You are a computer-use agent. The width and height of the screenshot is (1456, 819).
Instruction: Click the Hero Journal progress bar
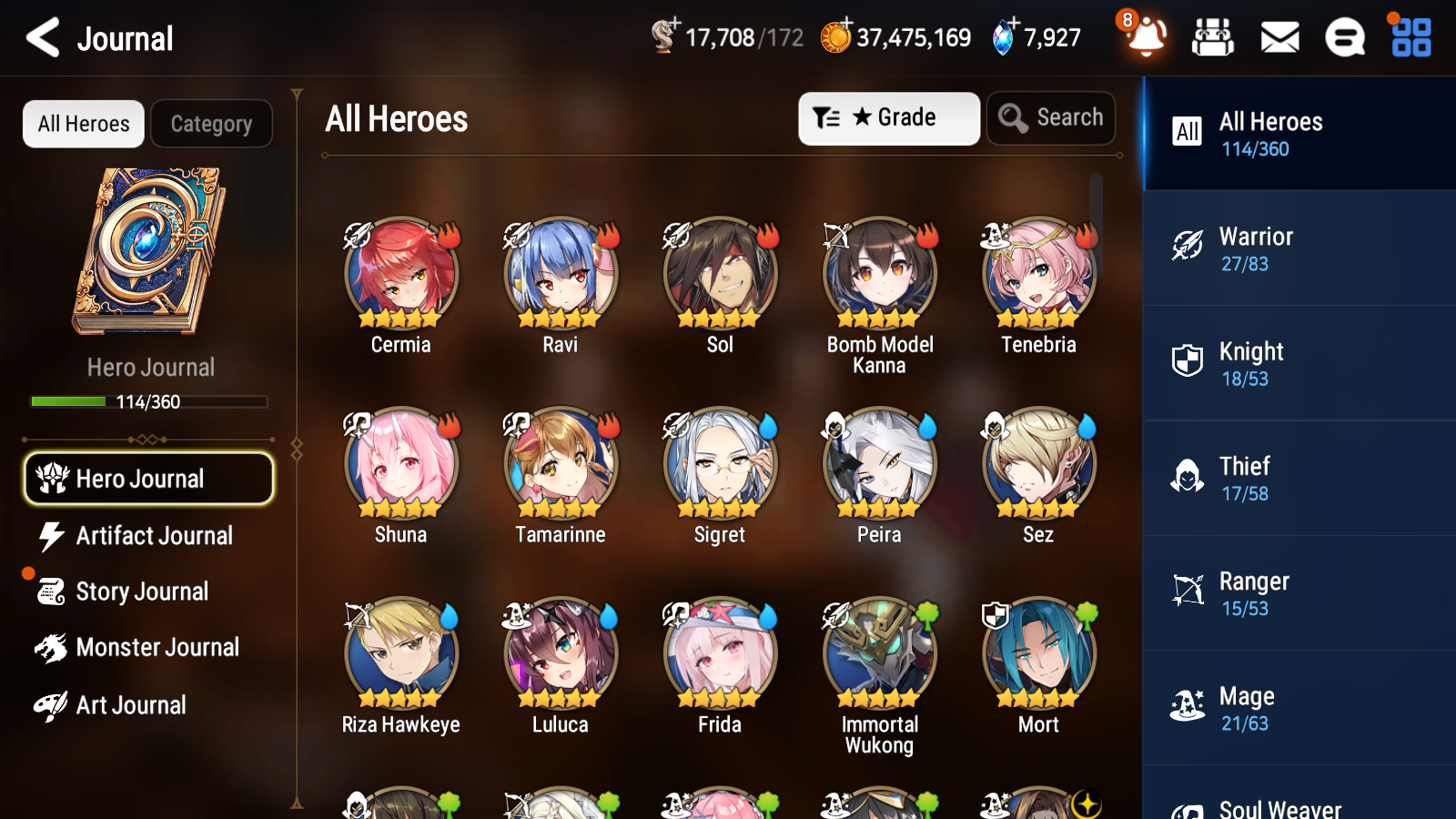tap(148, 401)
